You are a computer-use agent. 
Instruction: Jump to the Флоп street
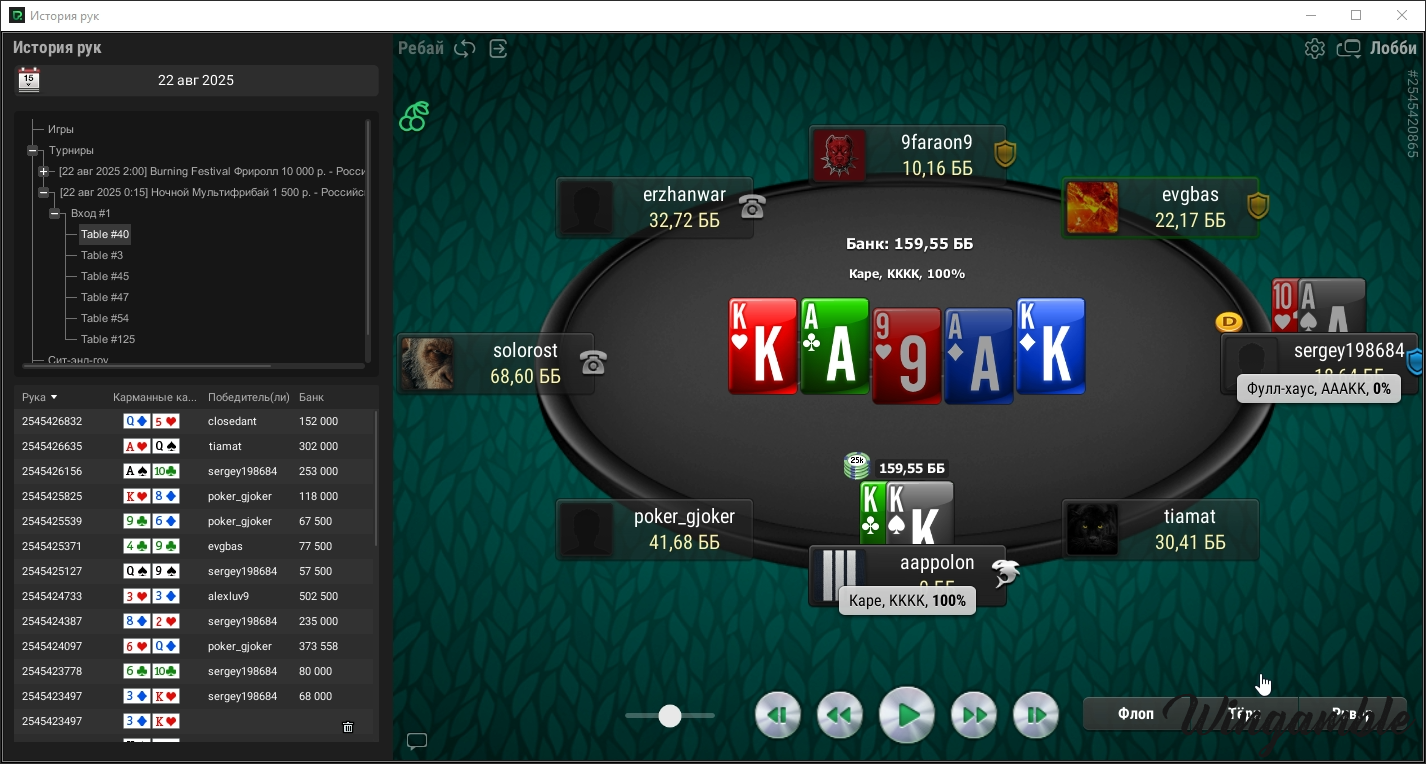[1136, 714]
